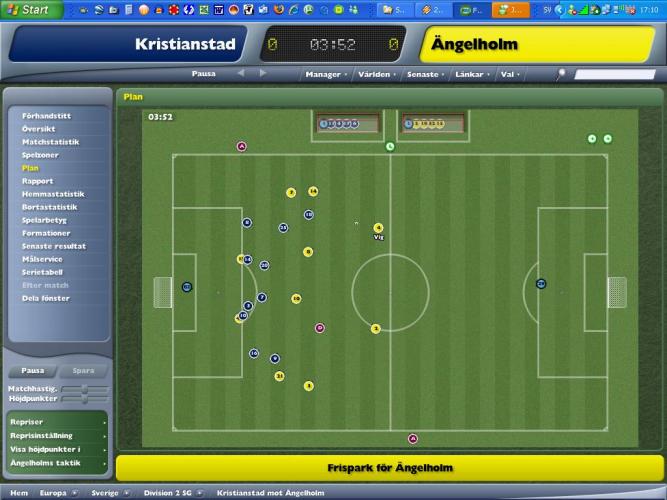Screen dimensions: 667x500
Task: Open the Manager dropdown menu
Action: [x=325, y=74]
